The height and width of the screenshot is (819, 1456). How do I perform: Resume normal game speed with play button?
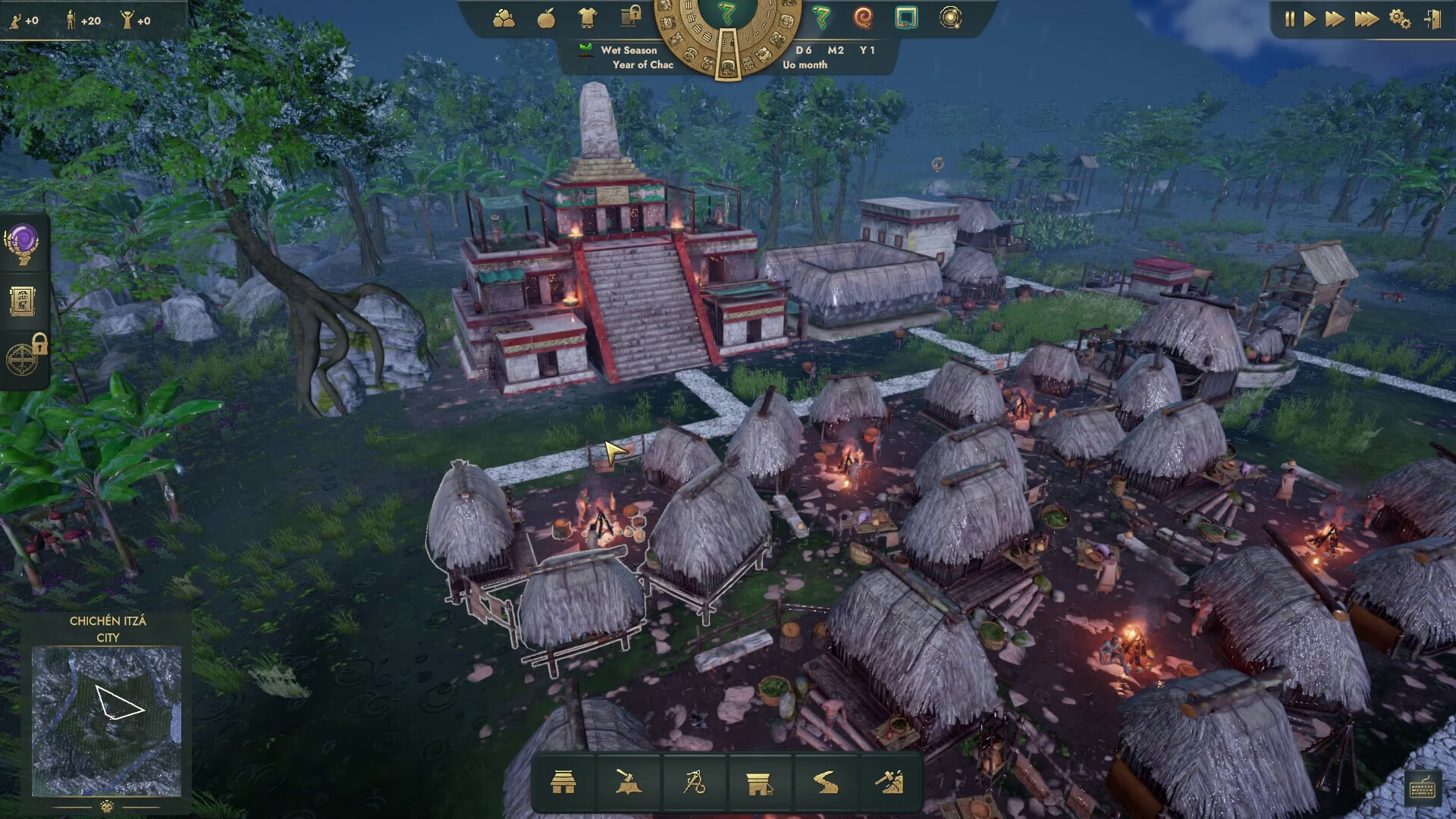1310,19
